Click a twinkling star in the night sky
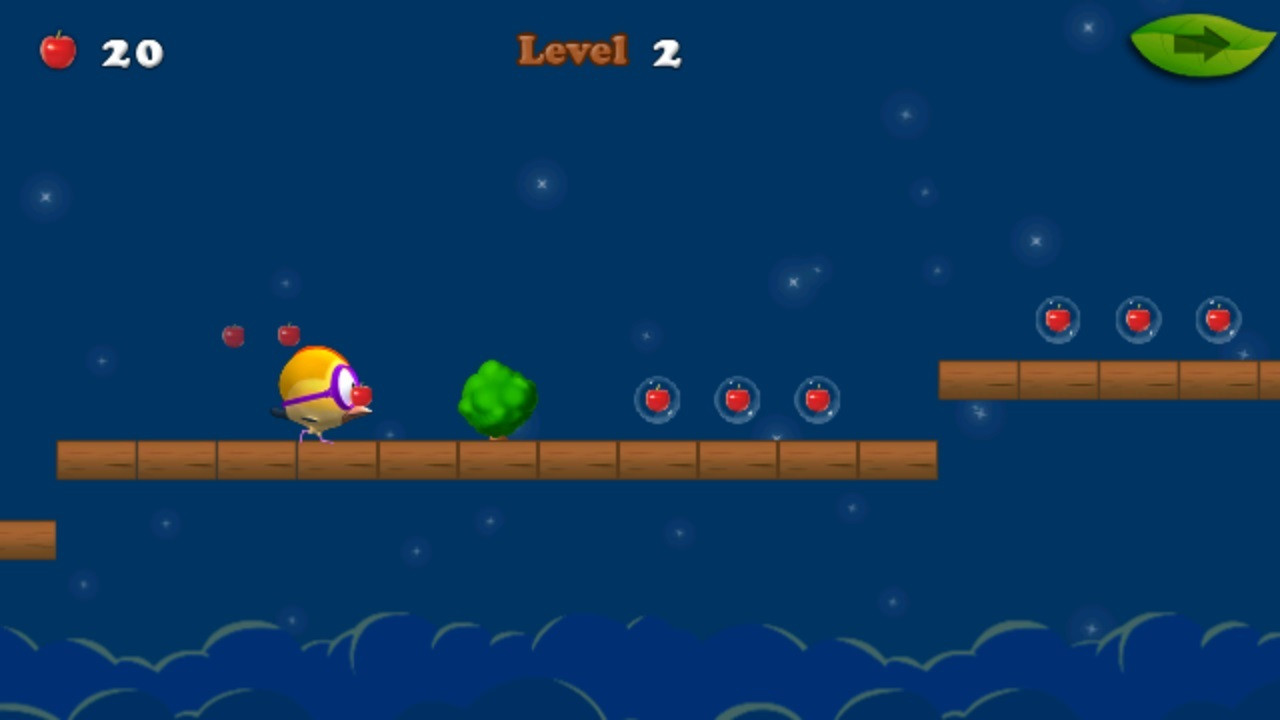The height and width of the screenshot is (720, 1280). tap(541, 184)
